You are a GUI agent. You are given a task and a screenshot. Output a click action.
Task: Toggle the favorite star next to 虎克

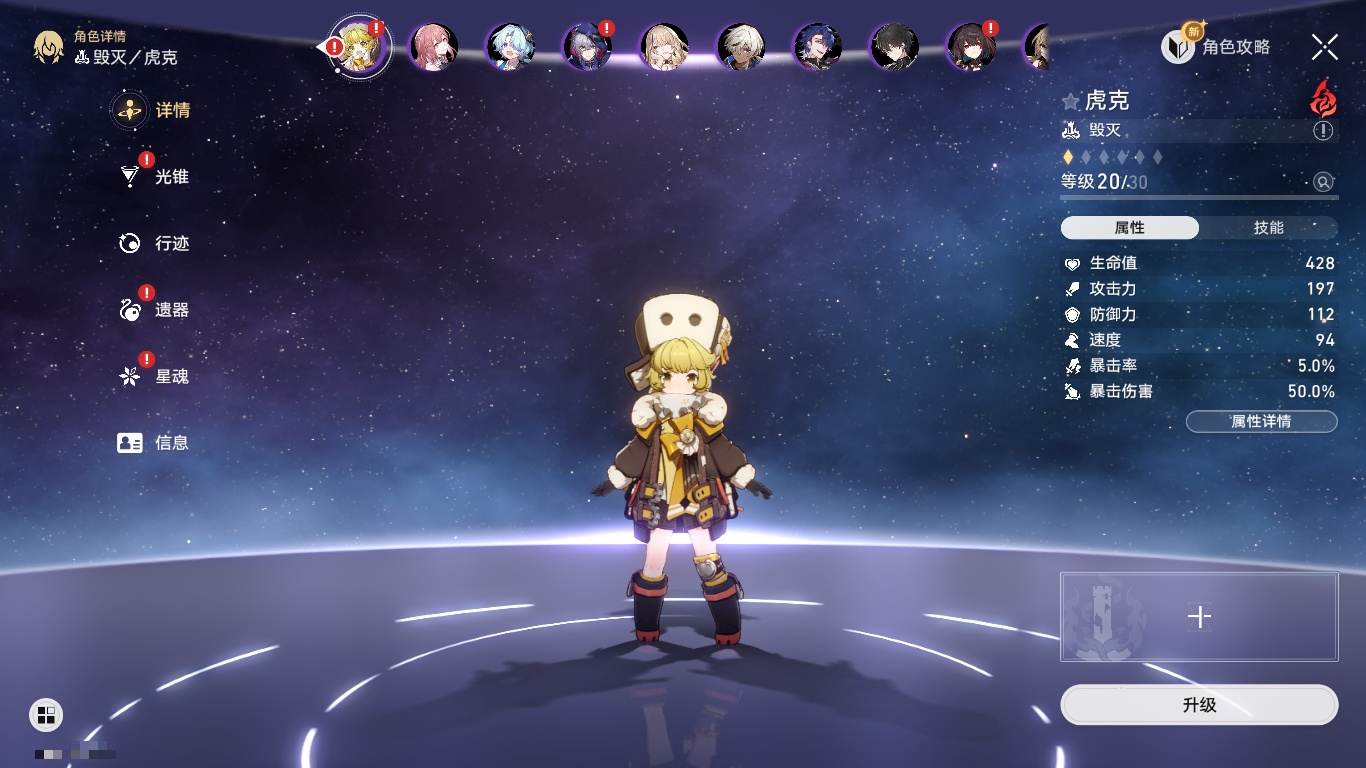1071,101
